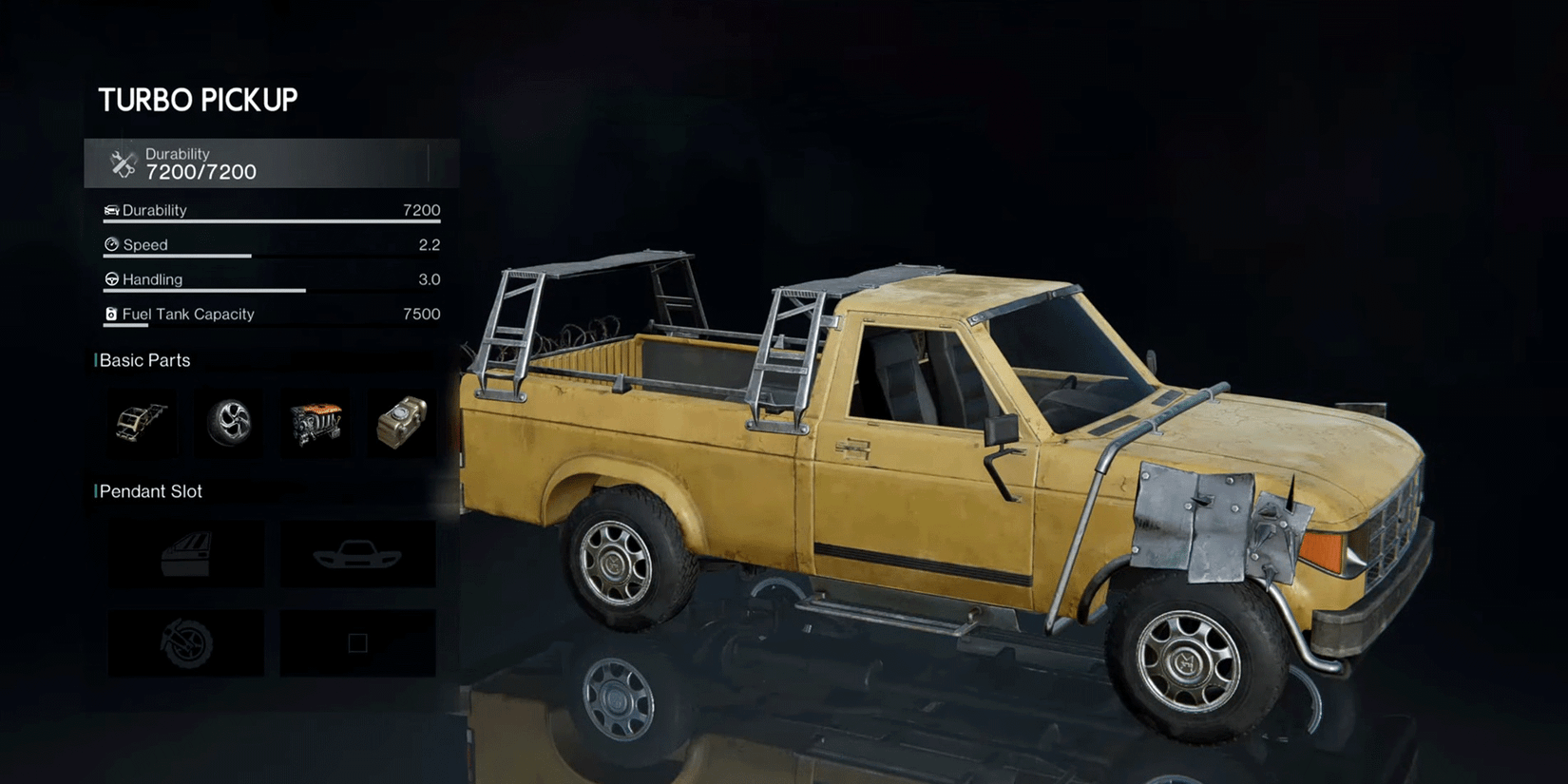Click the Speed stat progress bar
Screen dimensions: 1568x784
pos(176,256)
